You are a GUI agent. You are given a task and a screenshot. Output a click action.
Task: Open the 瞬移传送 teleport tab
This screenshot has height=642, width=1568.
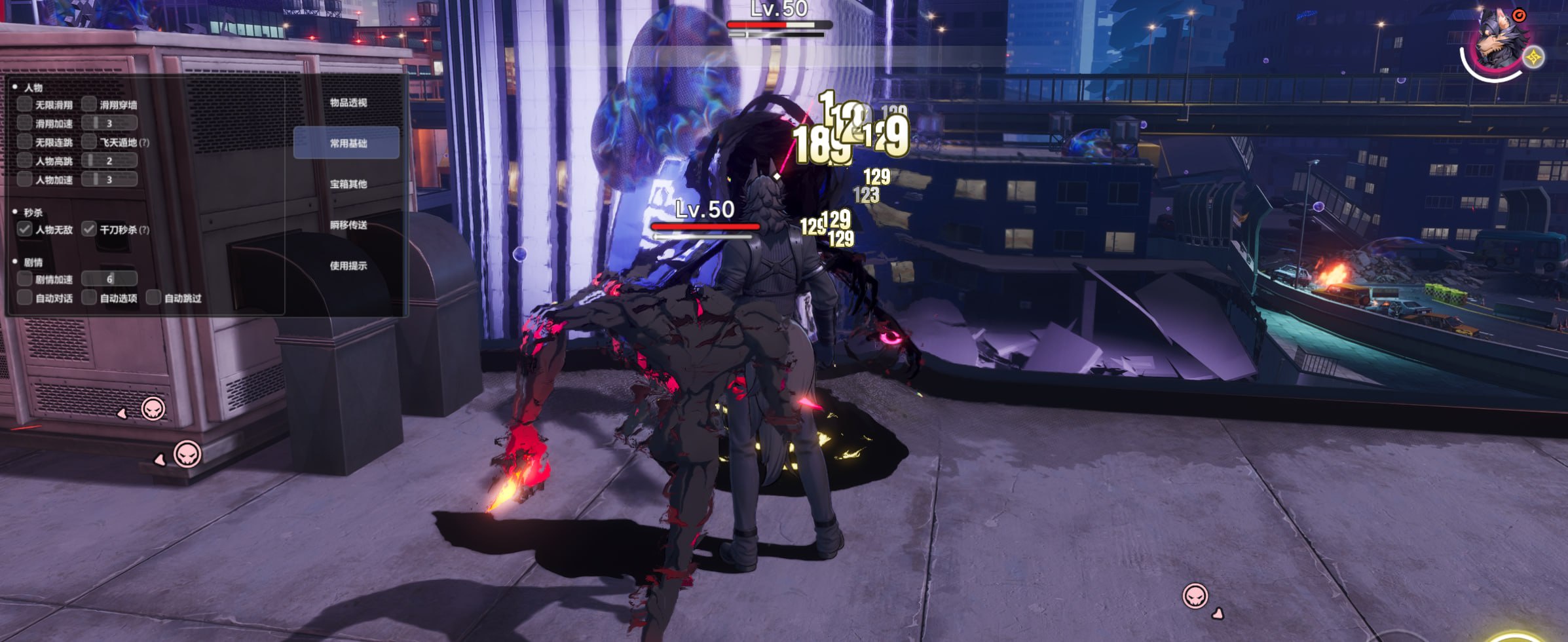click(x=348, y=225)
